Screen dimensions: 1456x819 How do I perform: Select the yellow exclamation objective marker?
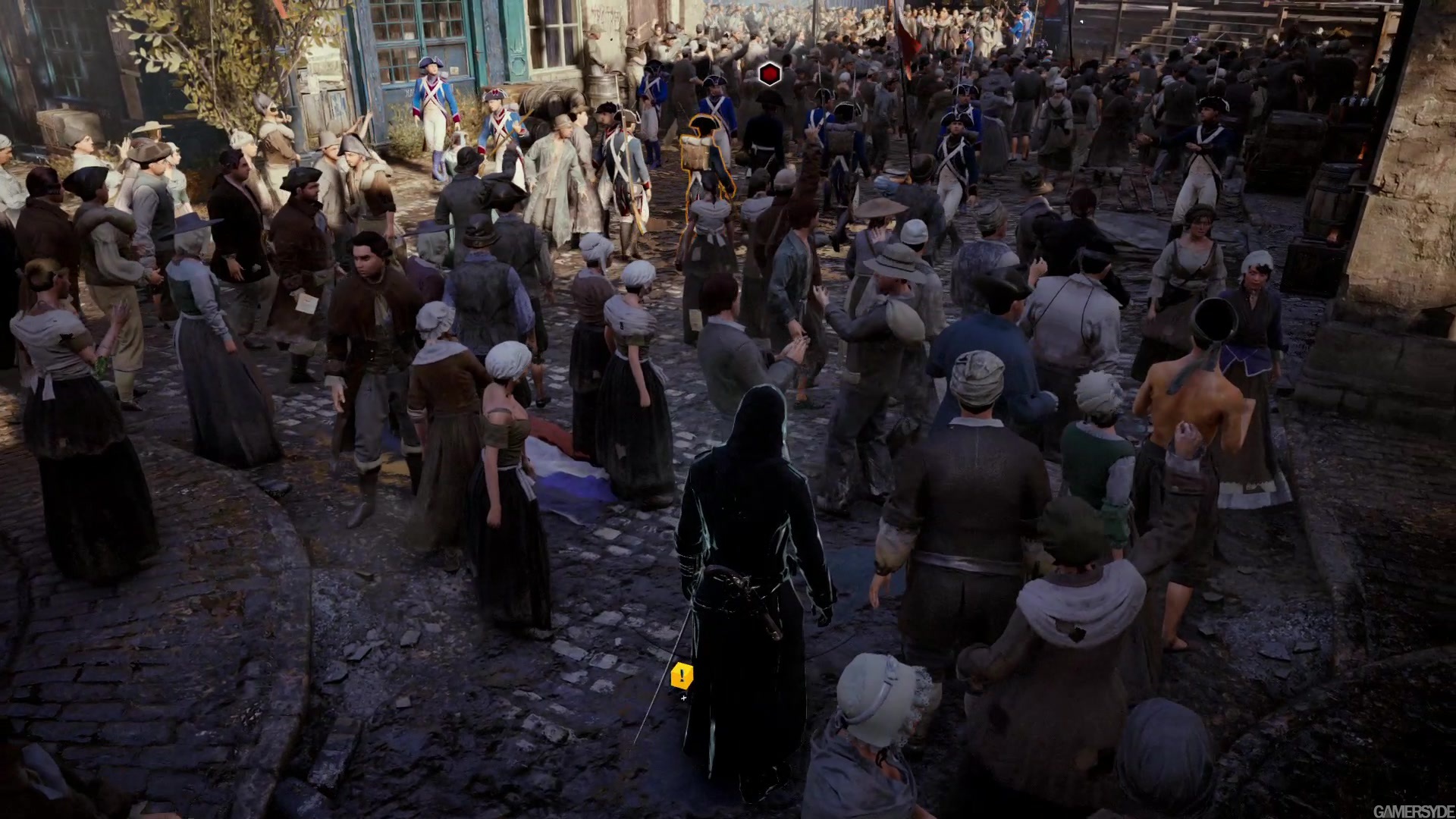pos(682,674)
